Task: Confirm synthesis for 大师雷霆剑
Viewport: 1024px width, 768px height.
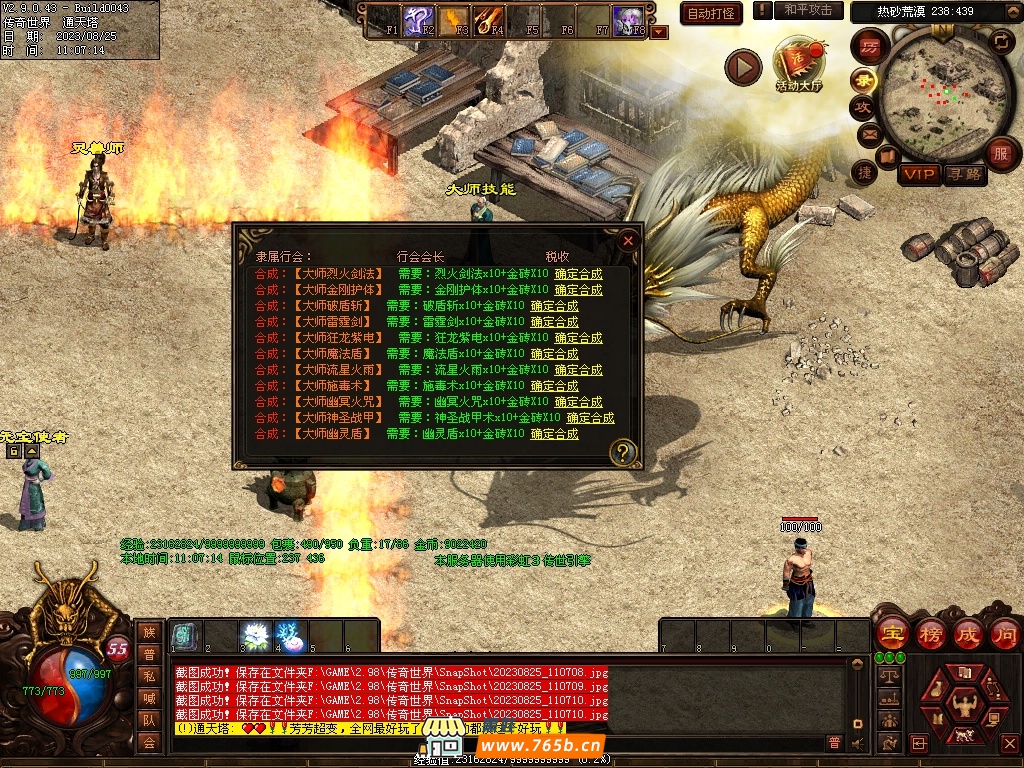Action: coord(554,322)
